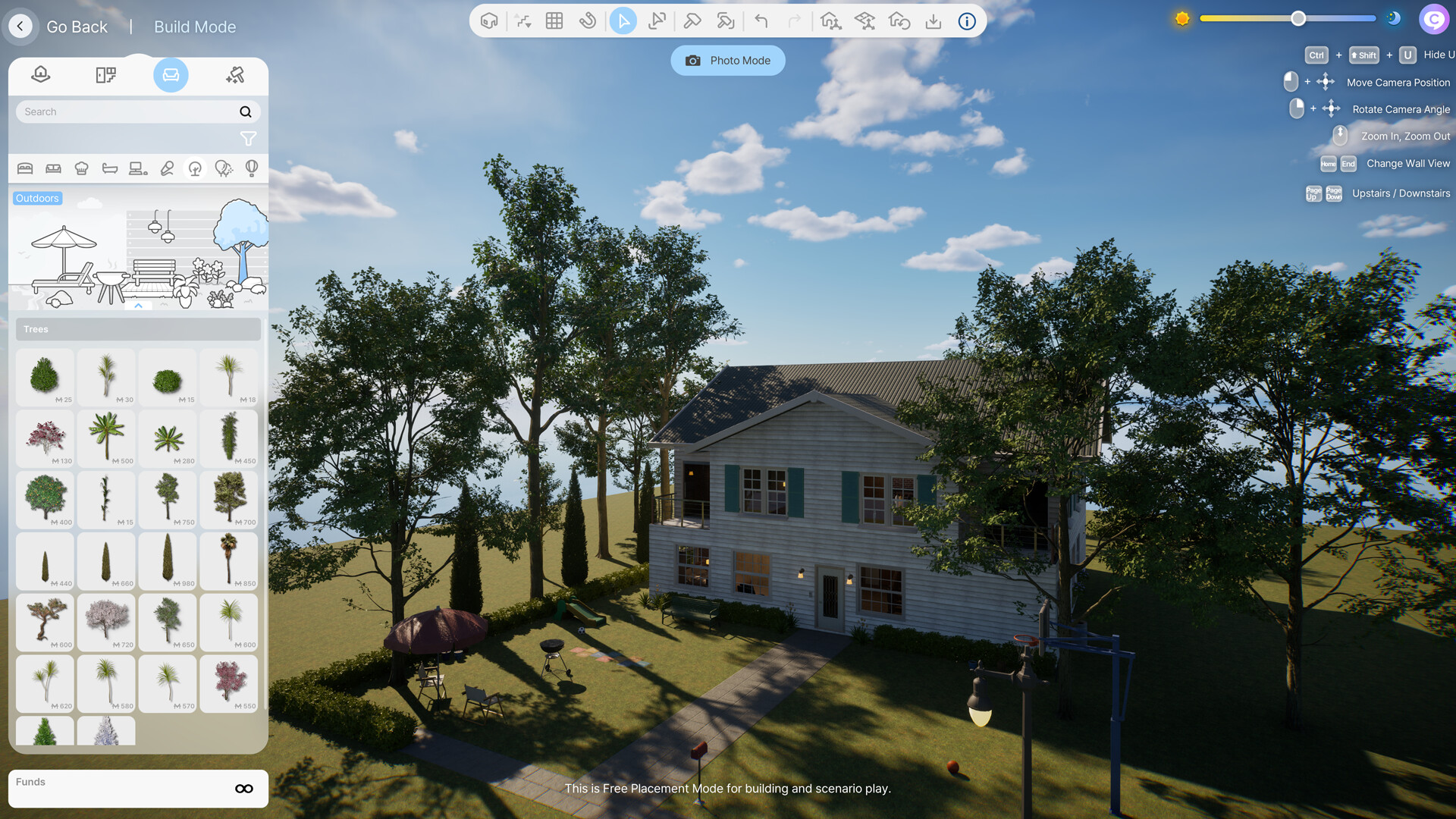Open the info circle icon on toolbar
The width and height of the screenshot is (1456, 819).
click(967, 21)
